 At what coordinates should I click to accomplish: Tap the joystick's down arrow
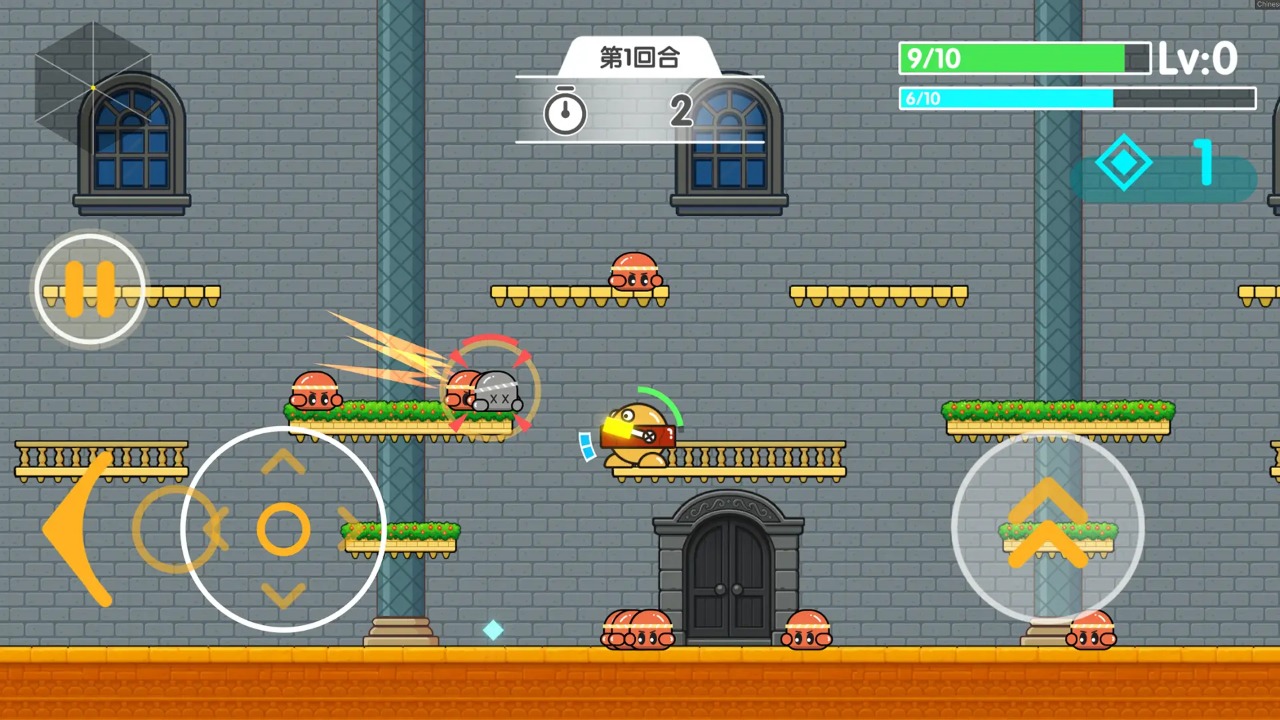pyautogui.click(x=283, y=595)
